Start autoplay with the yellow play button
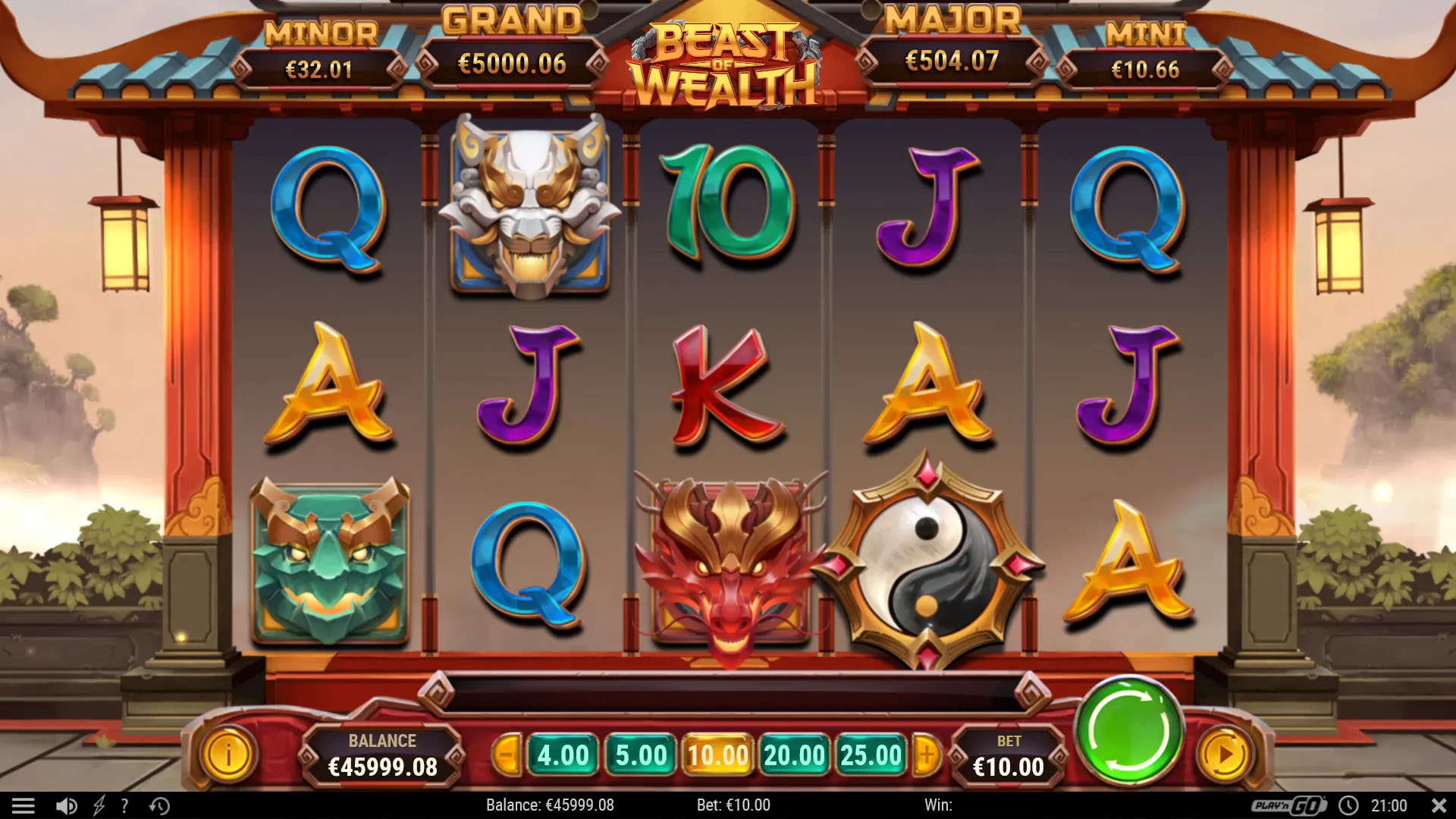This screenshot has height=819, width=1456. [x=1224, y=755]
